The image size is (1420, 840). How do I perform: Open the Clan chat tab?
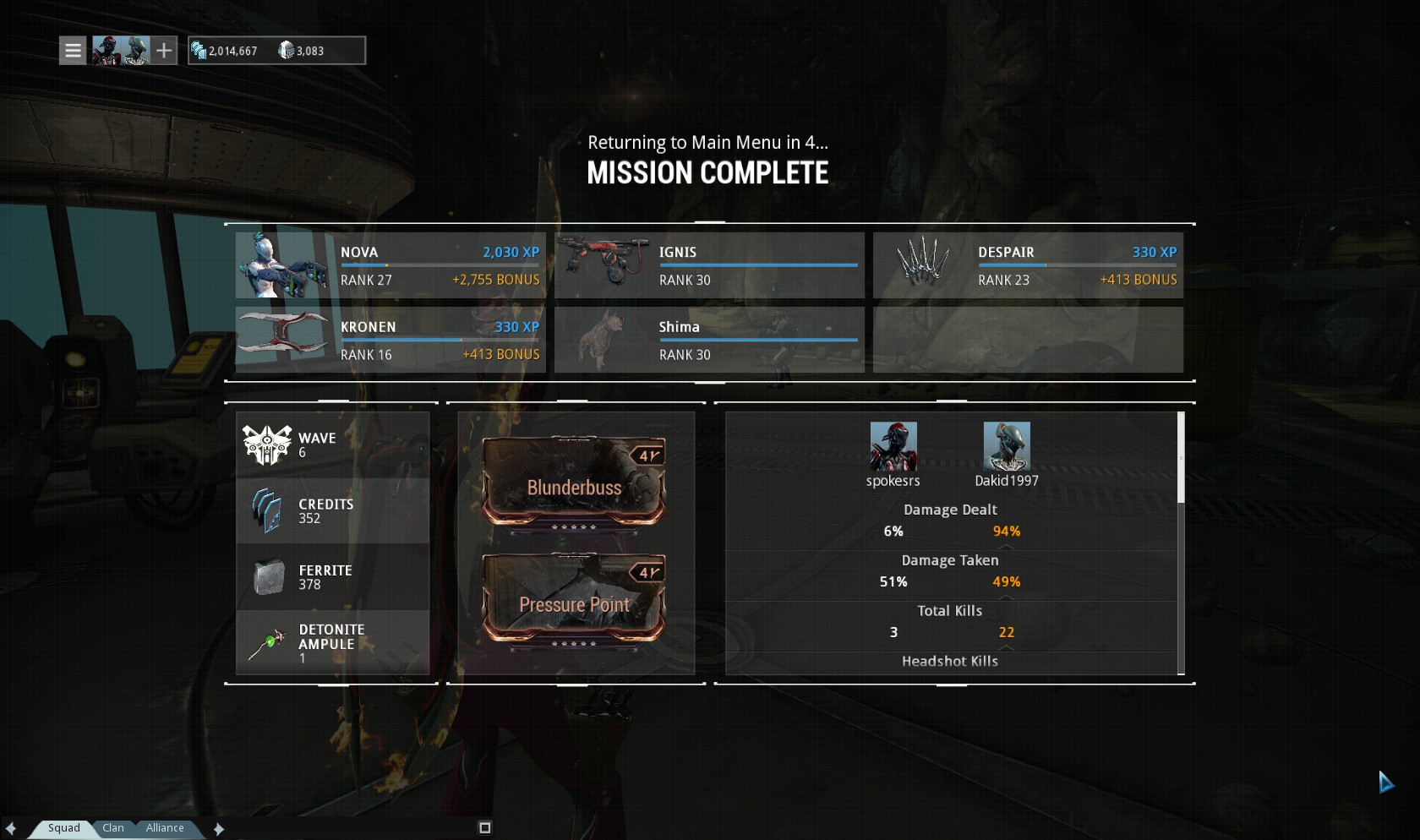tap(113, 828)
